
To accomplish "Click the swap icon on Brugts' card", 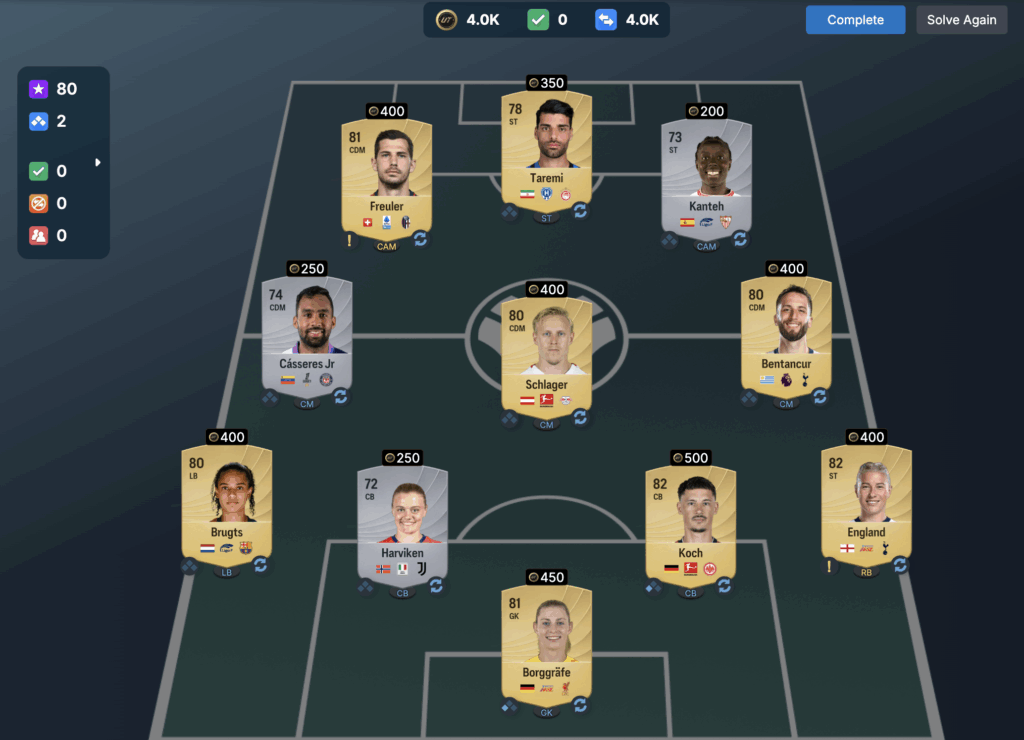I will pyautogui.click(x=260, y=565).
